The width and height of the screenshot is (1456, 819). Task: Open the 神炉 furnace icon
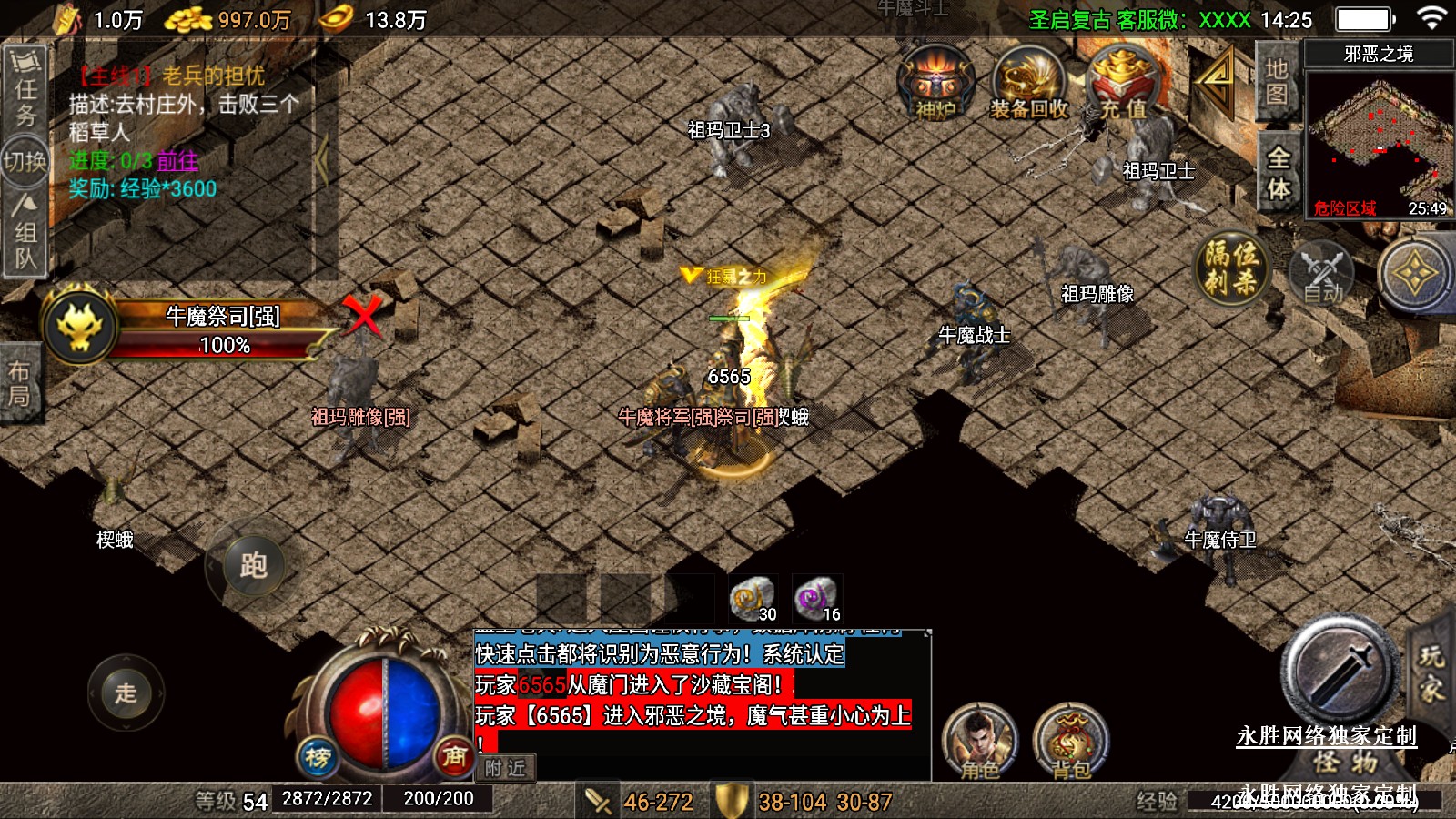pos(935,84)
